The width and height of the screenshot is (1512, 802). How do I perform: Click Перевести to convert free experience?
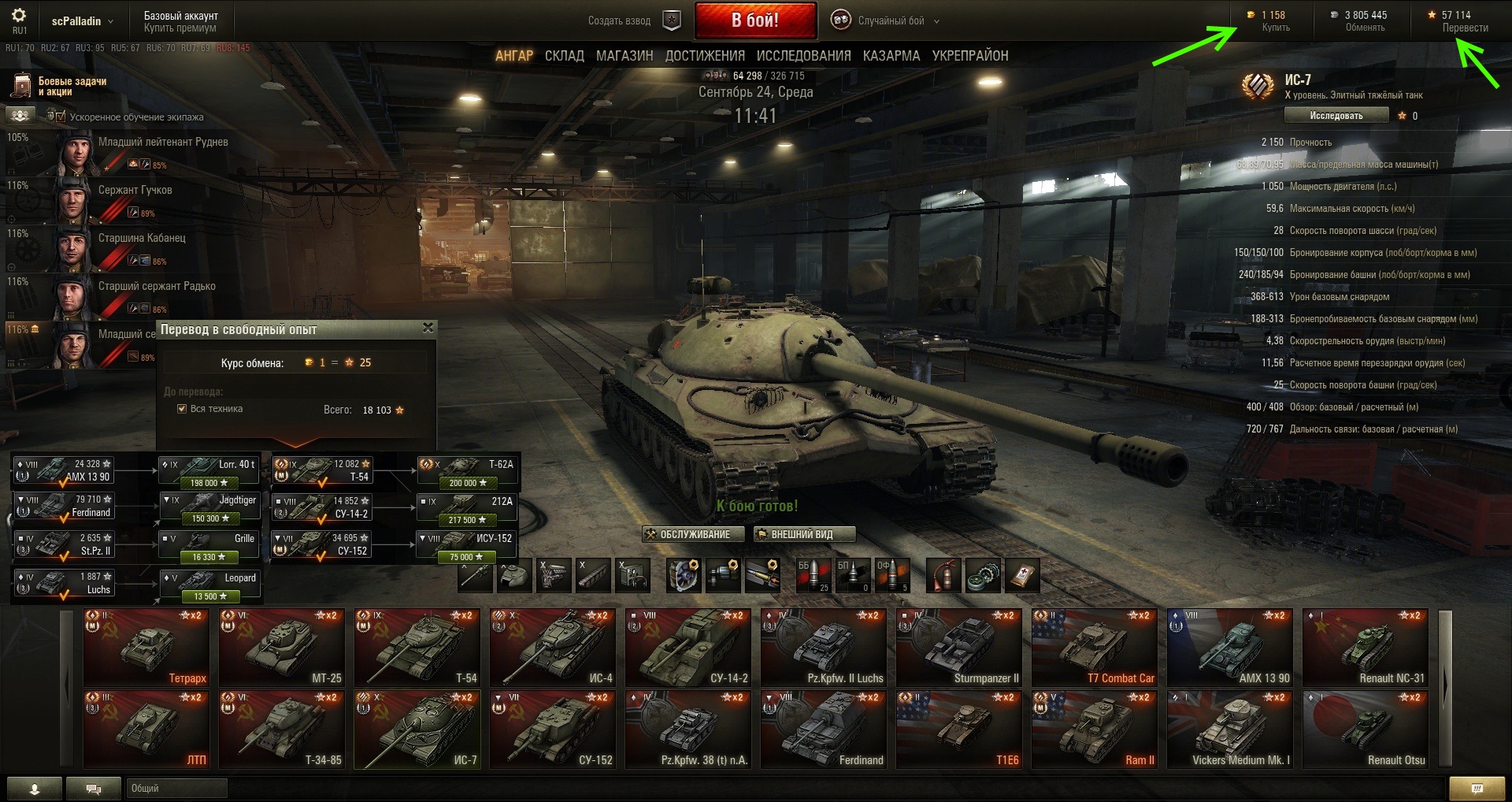tap(1465, 28)
